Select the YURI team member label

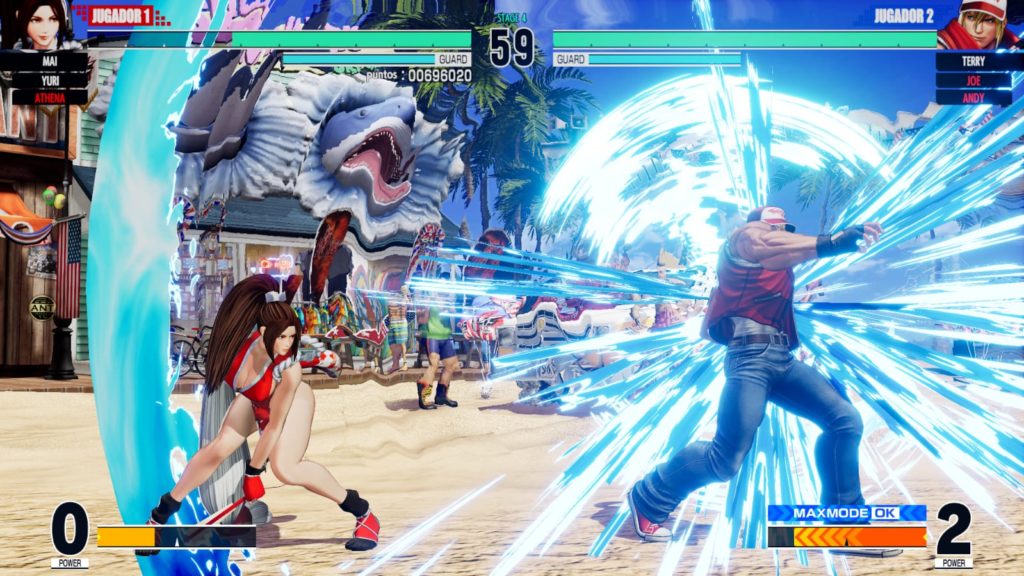pos(49,79)
